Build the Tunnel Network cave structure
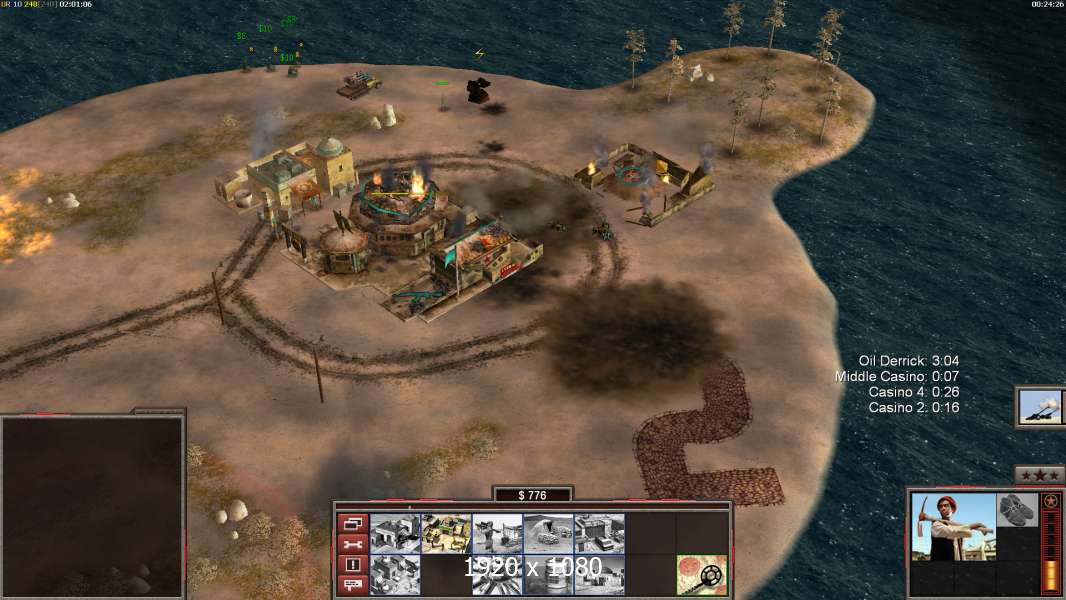1066x600 pixels. pos(548,533)
